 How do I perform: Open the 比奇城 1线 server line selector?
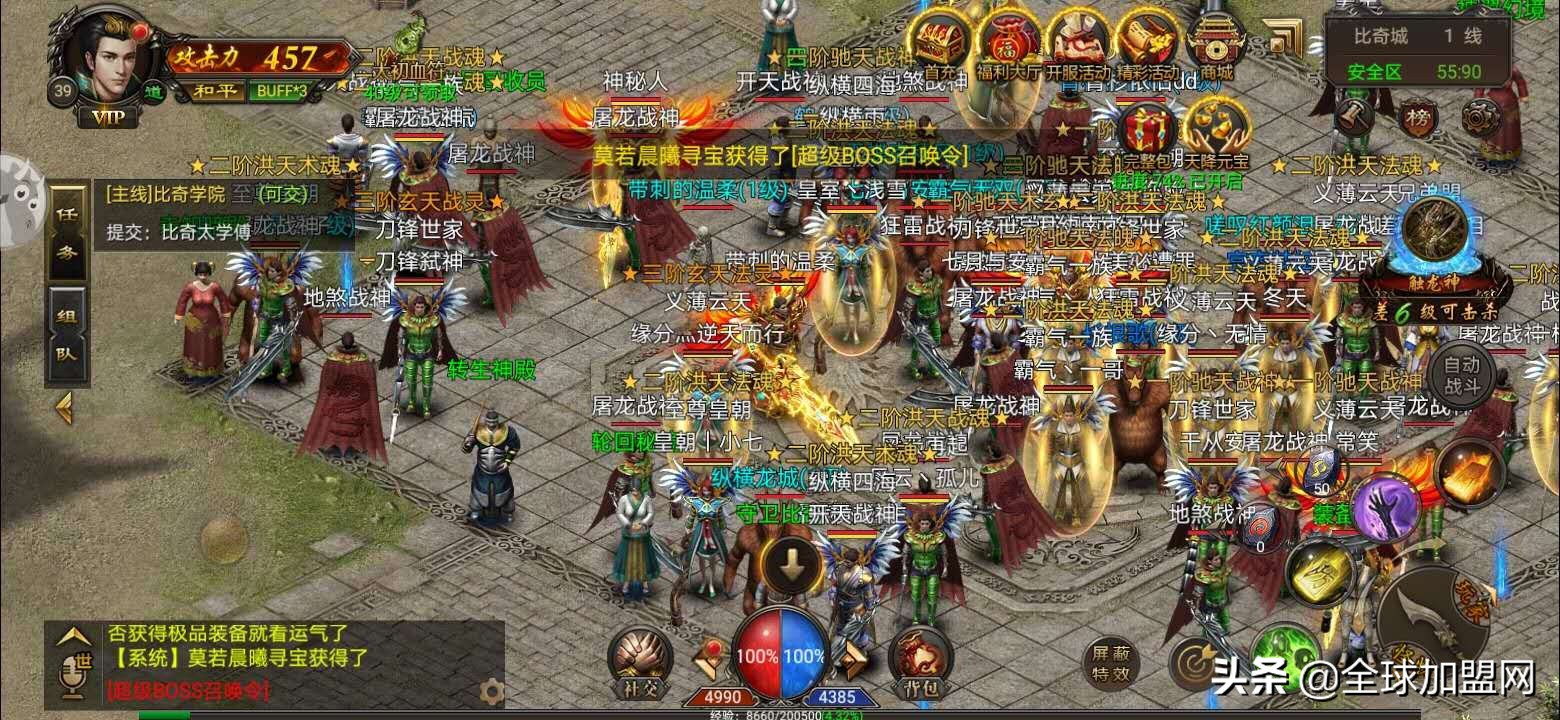(1420, 35)
